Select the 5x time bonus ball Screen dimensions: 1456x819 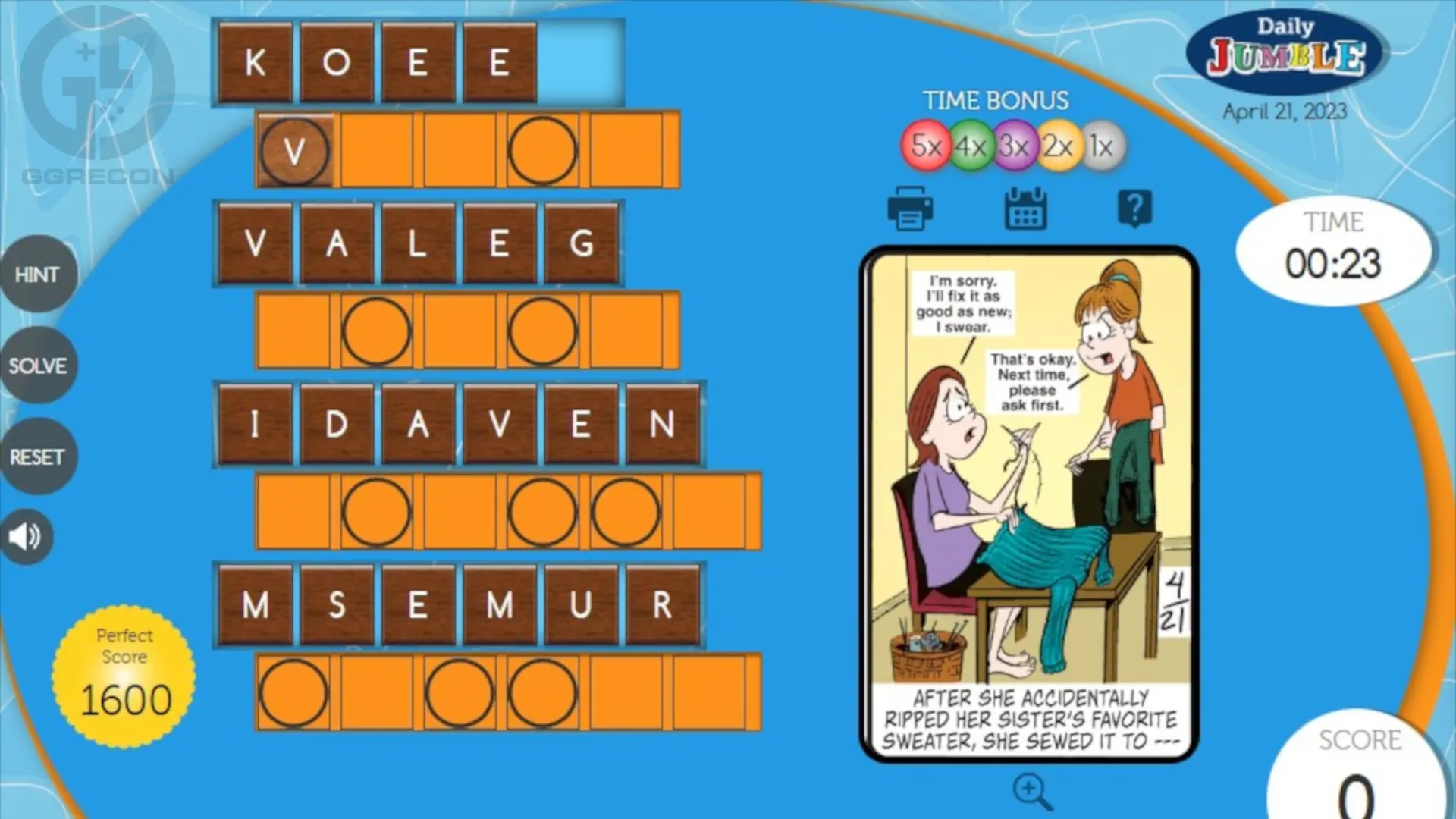click(x=924, y=146)
